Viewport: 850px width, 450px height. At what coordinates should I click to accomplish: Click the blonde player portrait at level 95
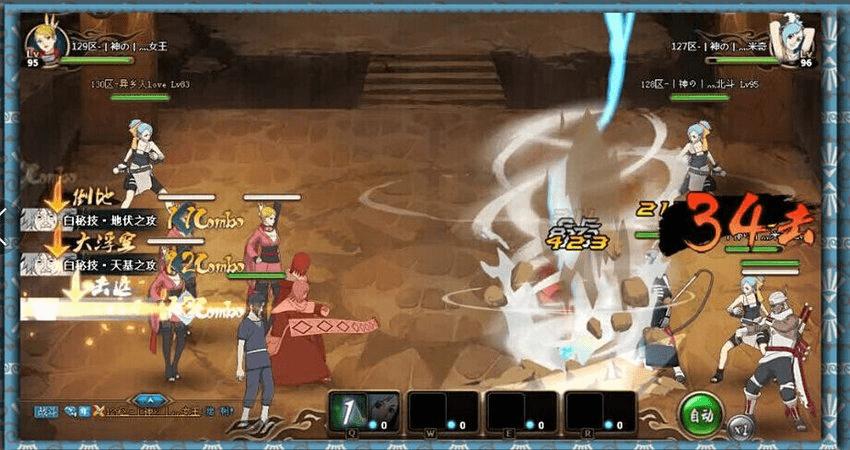(46, 46)
